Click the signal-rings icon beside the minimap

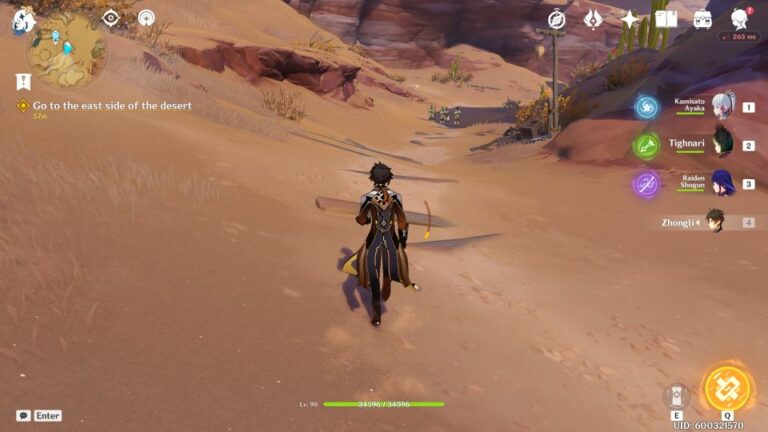(146, 17)
